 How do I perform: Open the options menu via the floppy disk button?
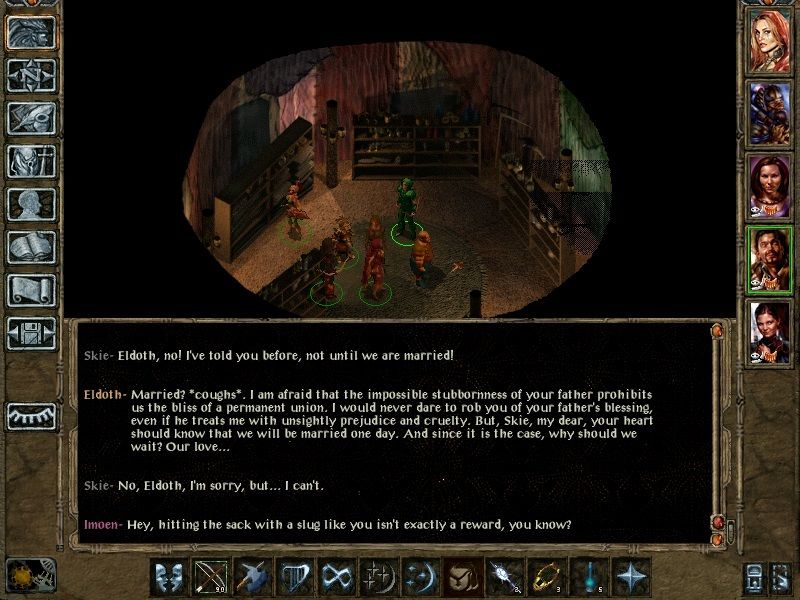(x=30, y=334)
